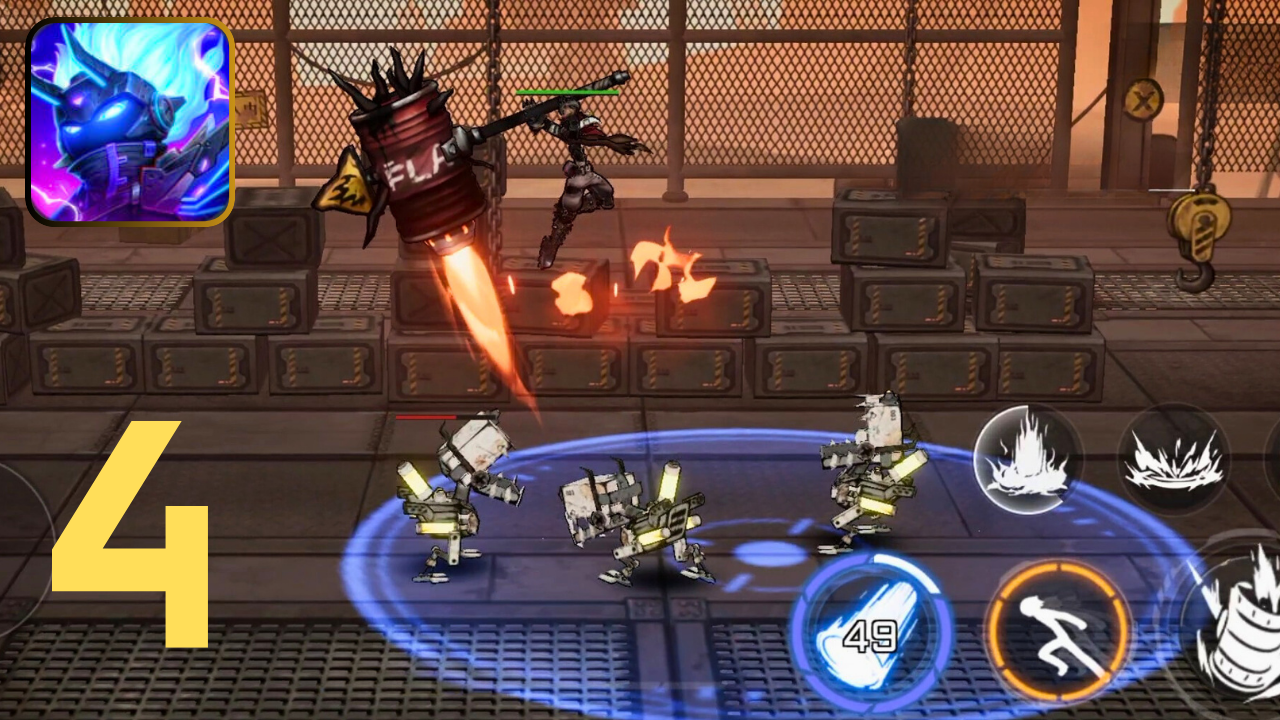This screenshot has height=720, width=1280.
Task: Click the crane hook hanging on the right
Action: 1198,228
